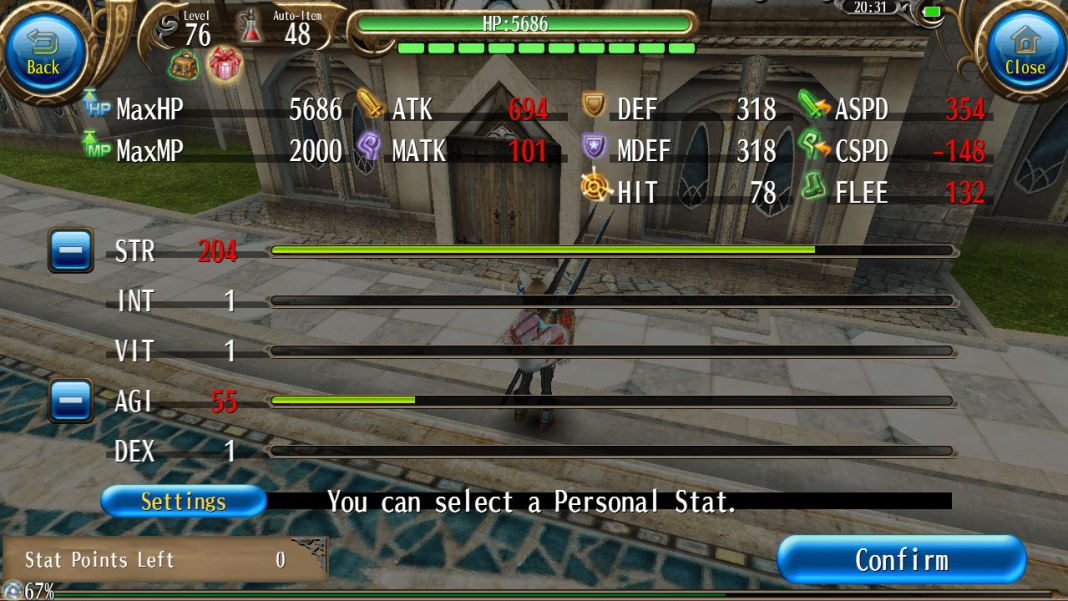Open the red gift box icon

tap(226, 65)
